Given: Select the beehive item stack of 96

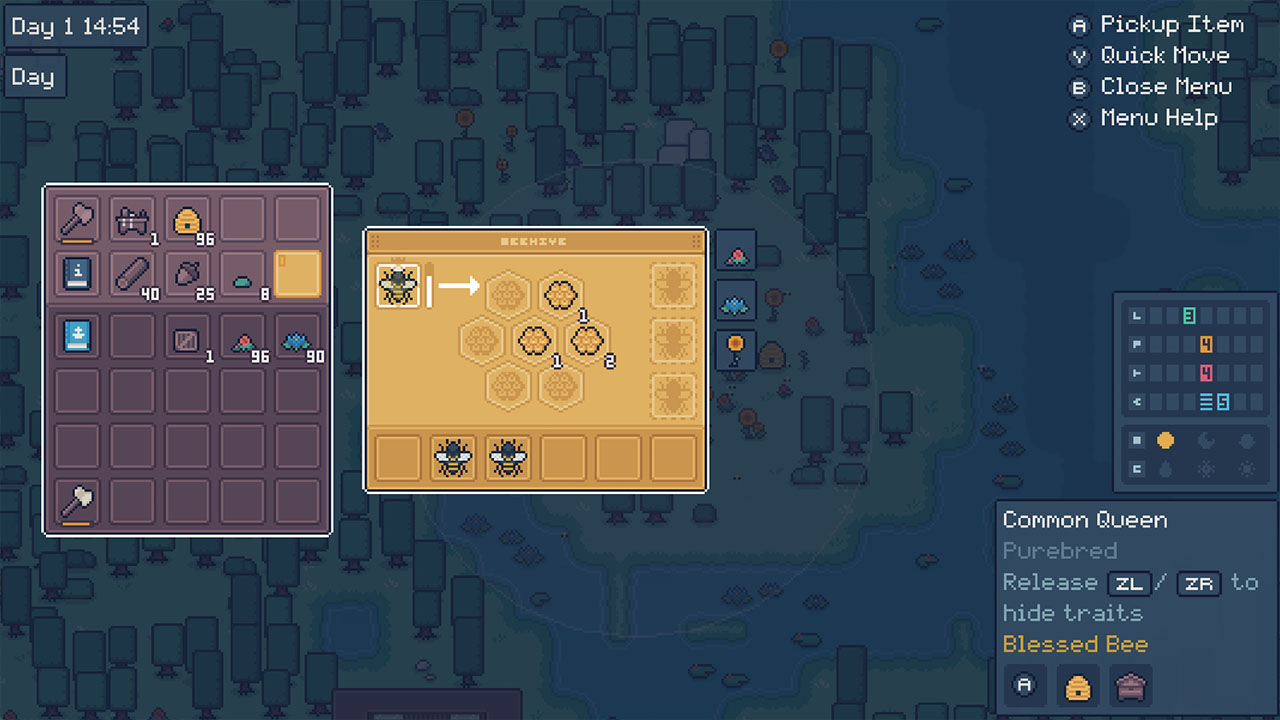Looking at the screenshot, I should click(187, 219).
